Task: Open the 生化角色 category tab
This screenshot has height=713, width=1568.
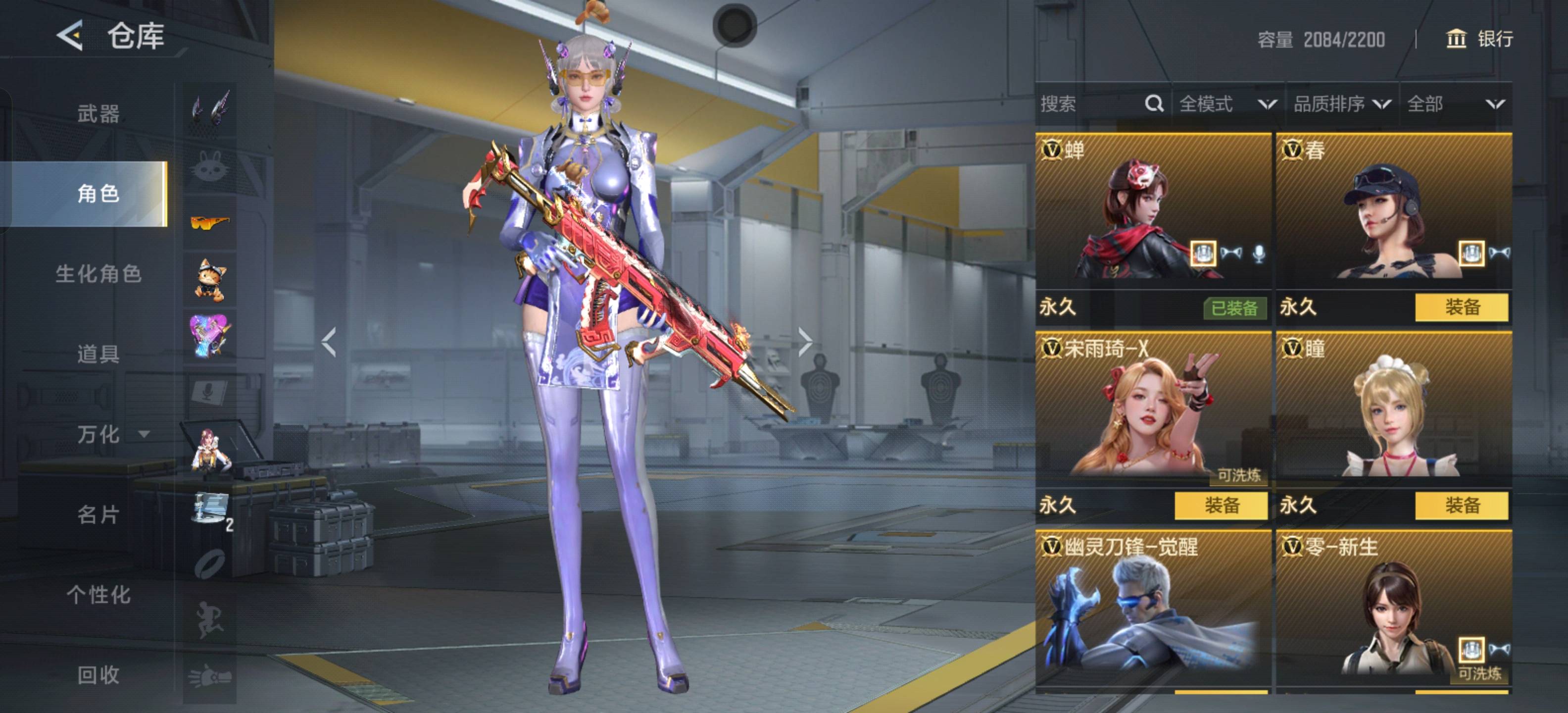Action: (98, 274)
